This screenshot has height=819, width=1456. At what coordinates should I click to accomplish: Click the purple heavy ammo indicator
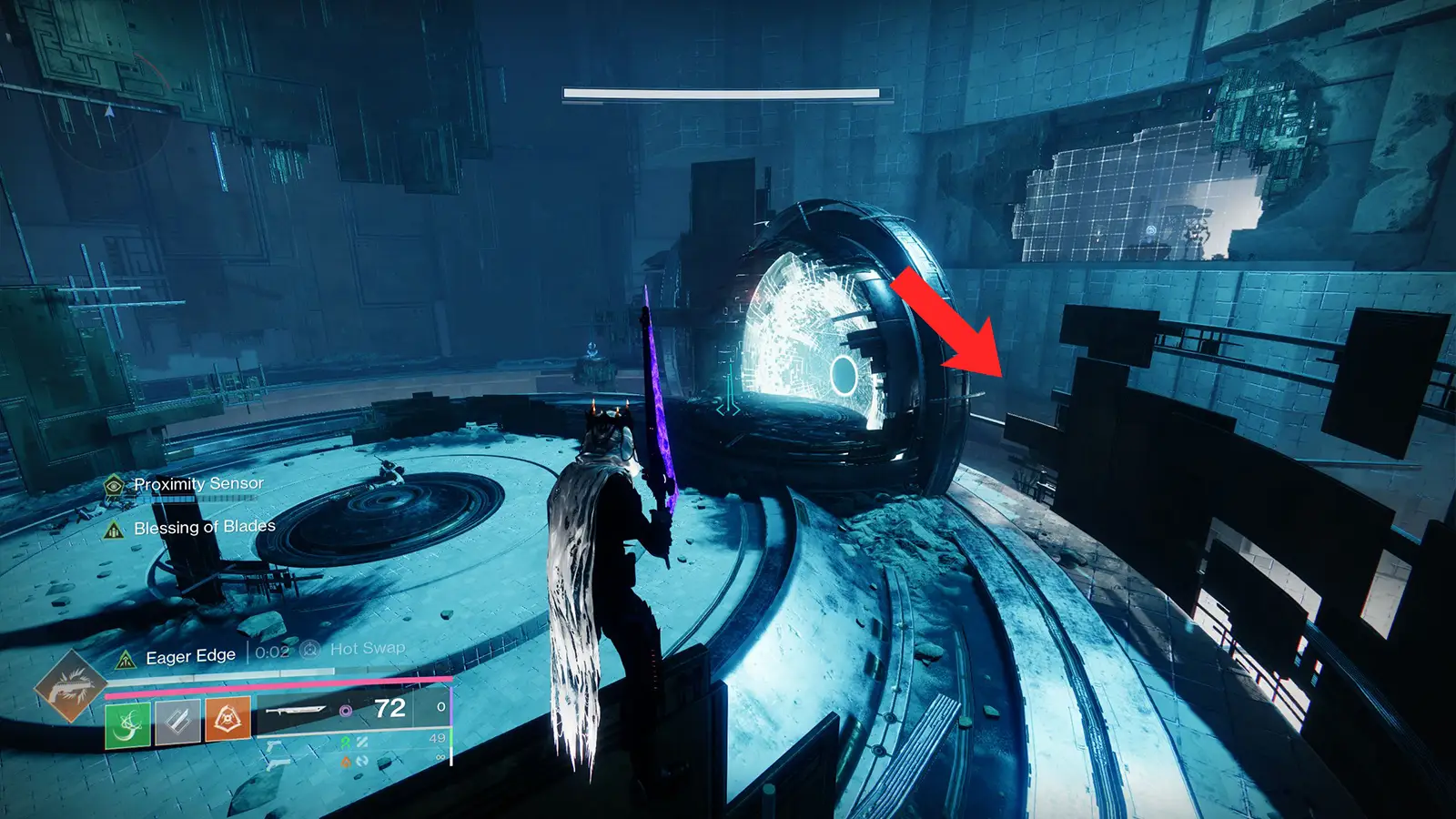pos(348,712)
